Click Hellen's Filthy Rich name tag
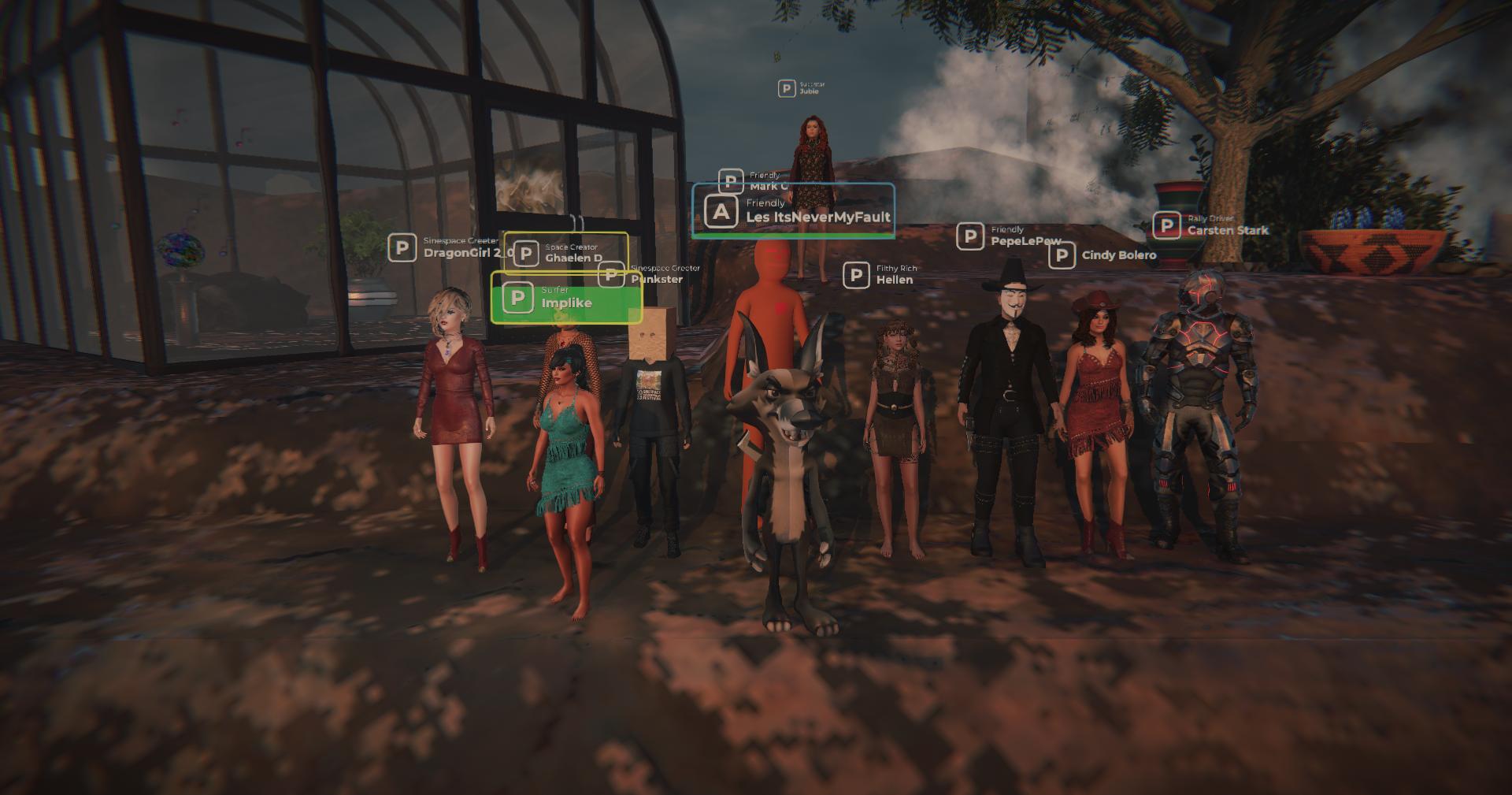The height and width of the screenshot is (795, 1512). [x=880, y=275]
